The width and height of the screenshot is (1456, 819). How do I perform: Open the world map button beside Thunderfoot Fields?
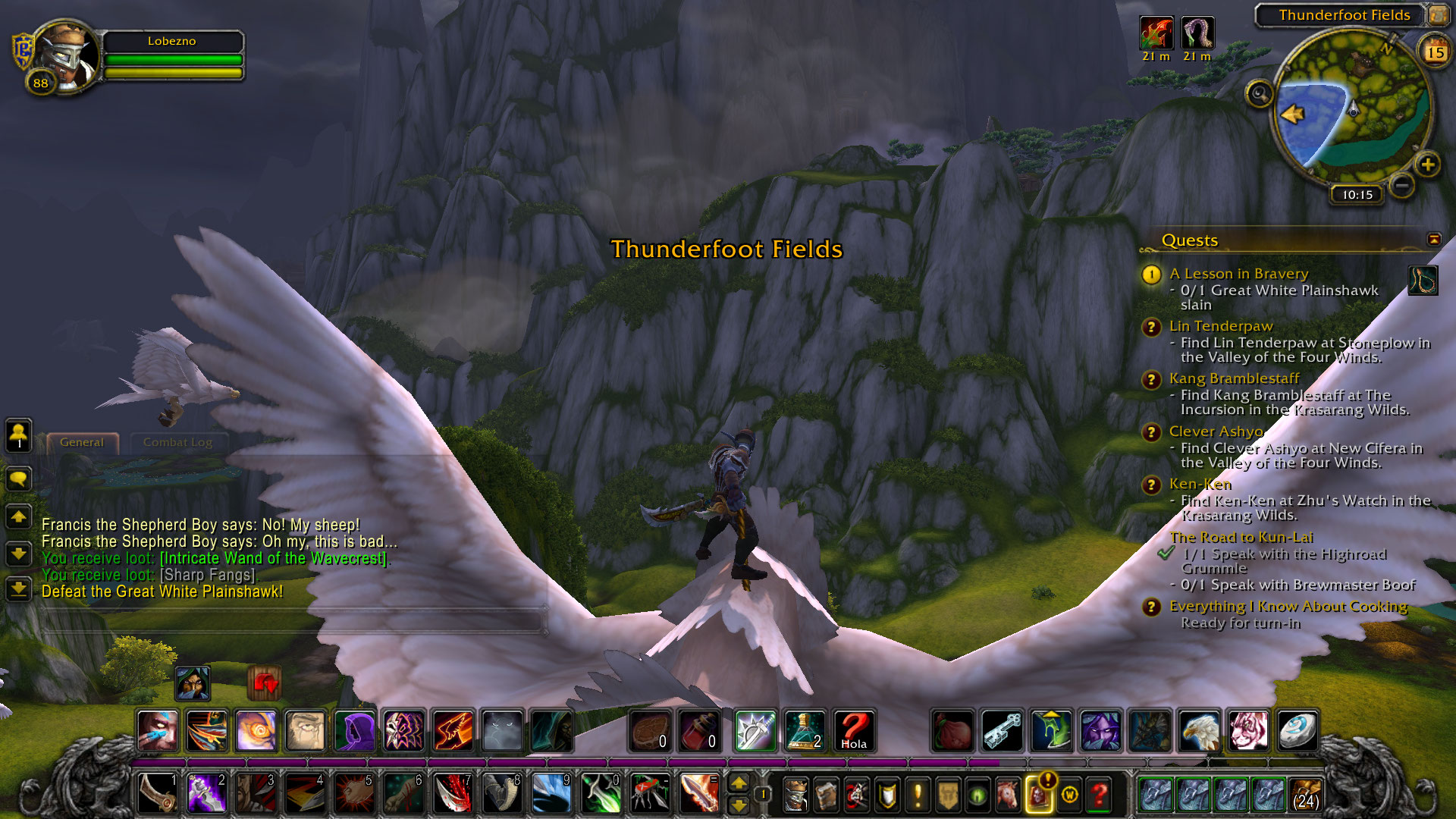[1437, 14]
